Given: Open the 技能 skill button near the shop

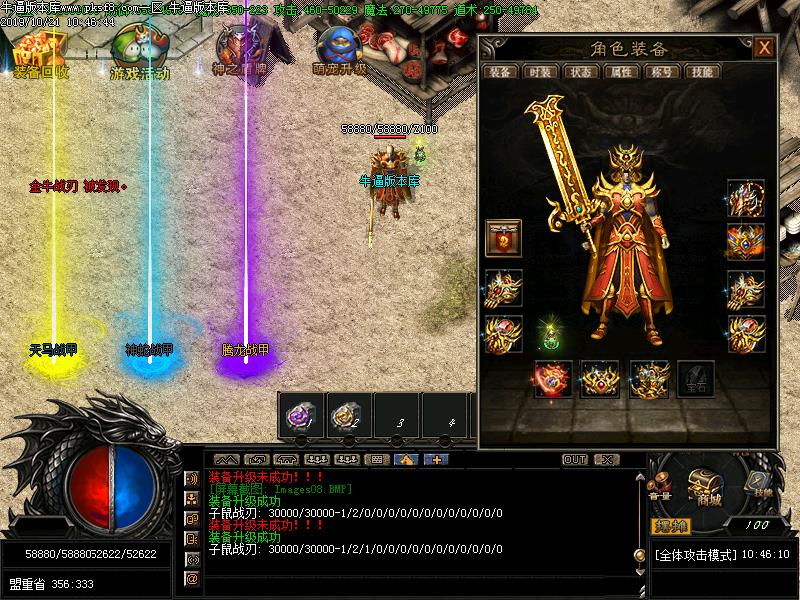Looking at the screenshot, I should click(758, 485).
